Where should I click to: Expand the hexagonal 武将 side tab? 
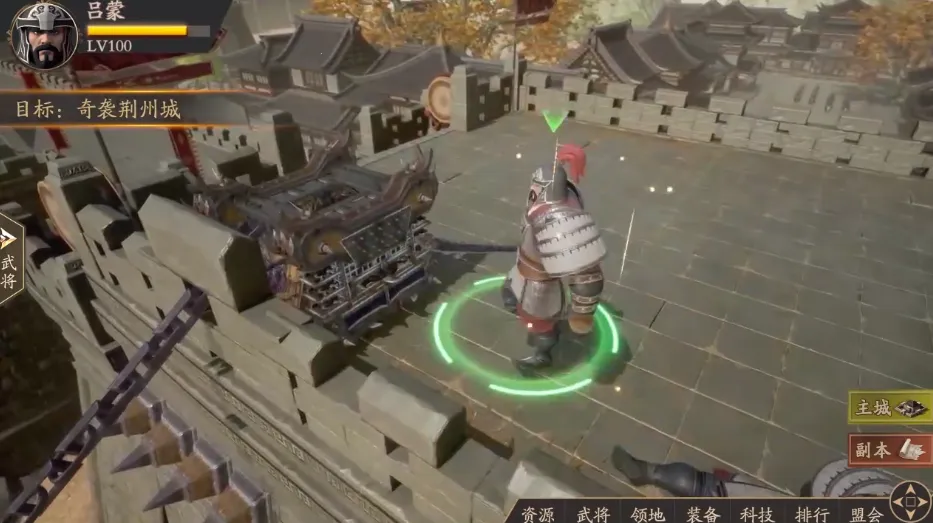coord(10,258)
